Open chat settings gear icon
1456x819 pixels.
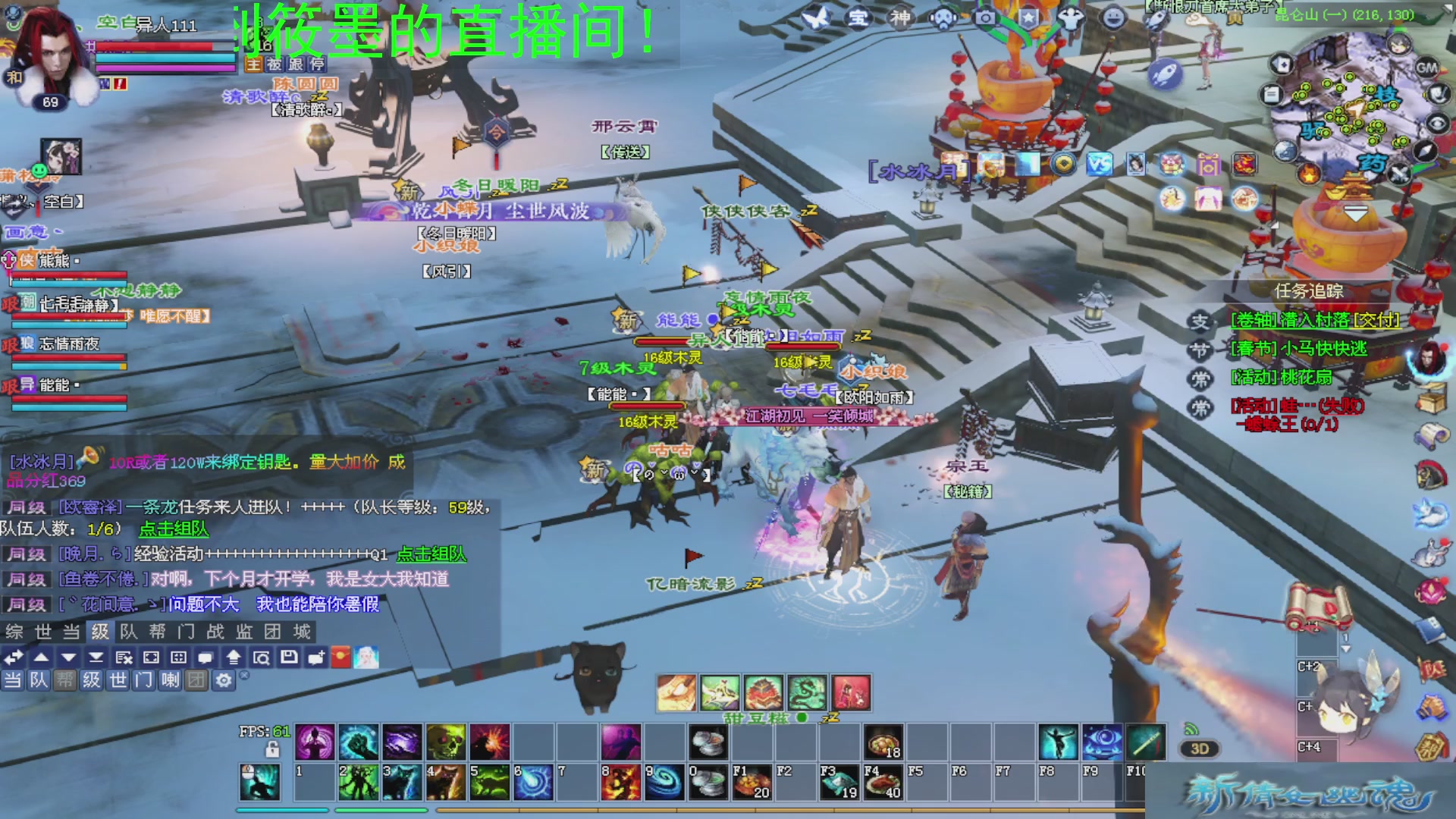[224, 680]
